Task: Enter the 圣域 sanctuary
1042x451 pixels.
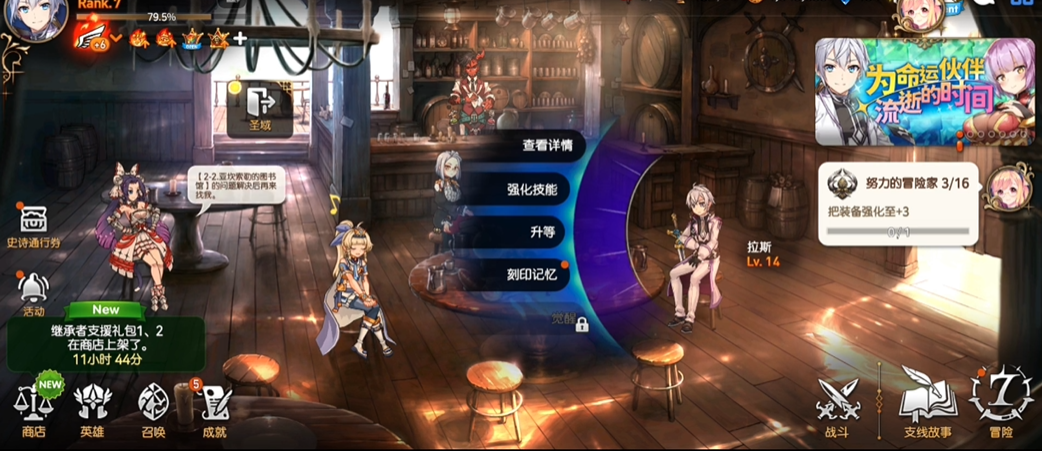Action: pyautogui.click(x=260, y=108)
